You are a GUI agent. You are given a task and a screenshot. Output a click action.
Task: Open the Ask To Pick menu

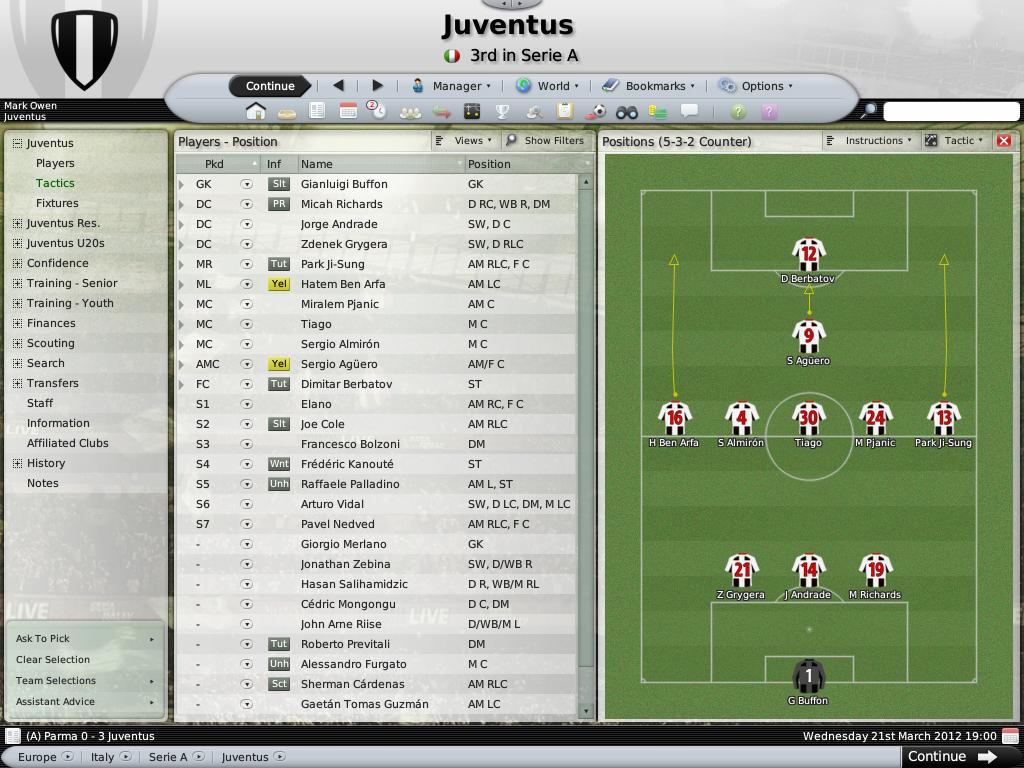coord(84,639)
